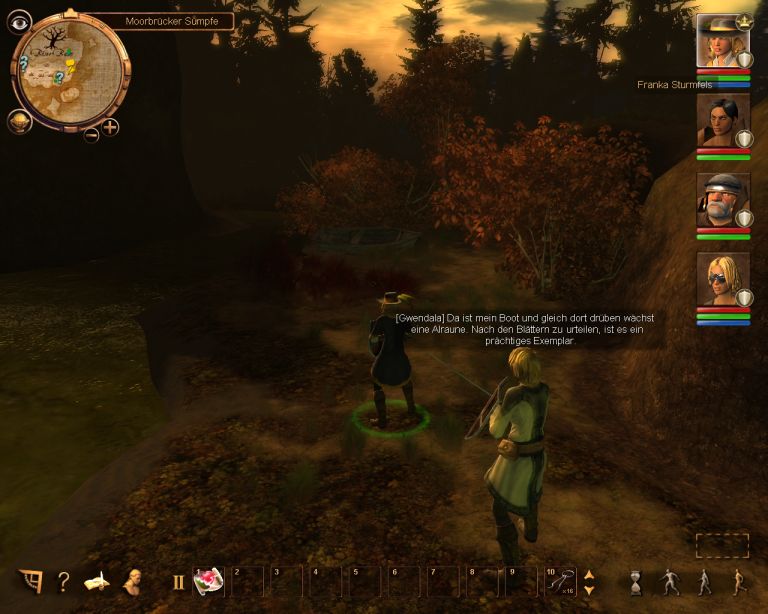Switch quickbar page with down arrow
The height and width of the screenshot is (614, 768).
(589, 589)
